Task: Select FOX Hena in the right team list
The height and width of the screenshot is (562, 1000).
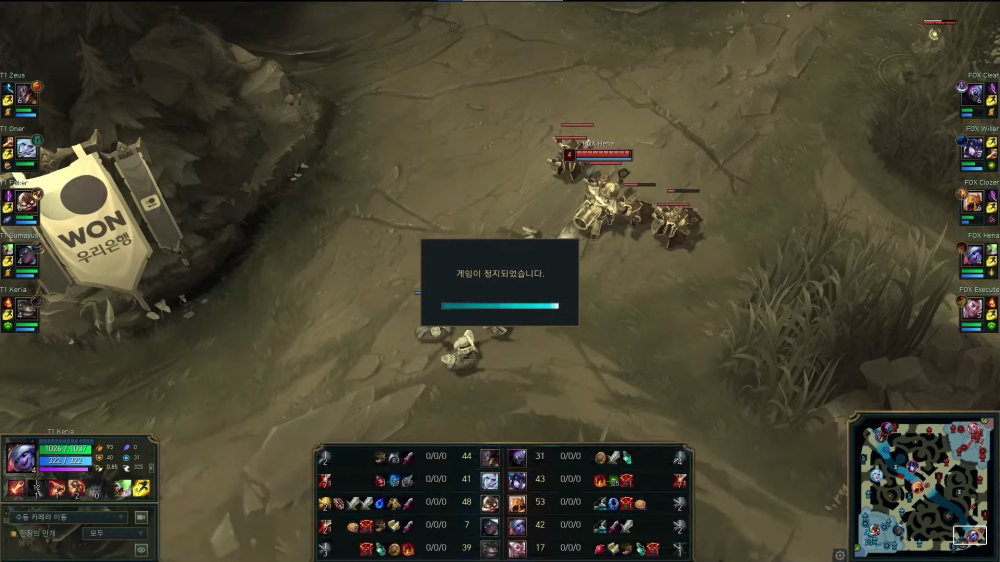Action: [973, 256]
